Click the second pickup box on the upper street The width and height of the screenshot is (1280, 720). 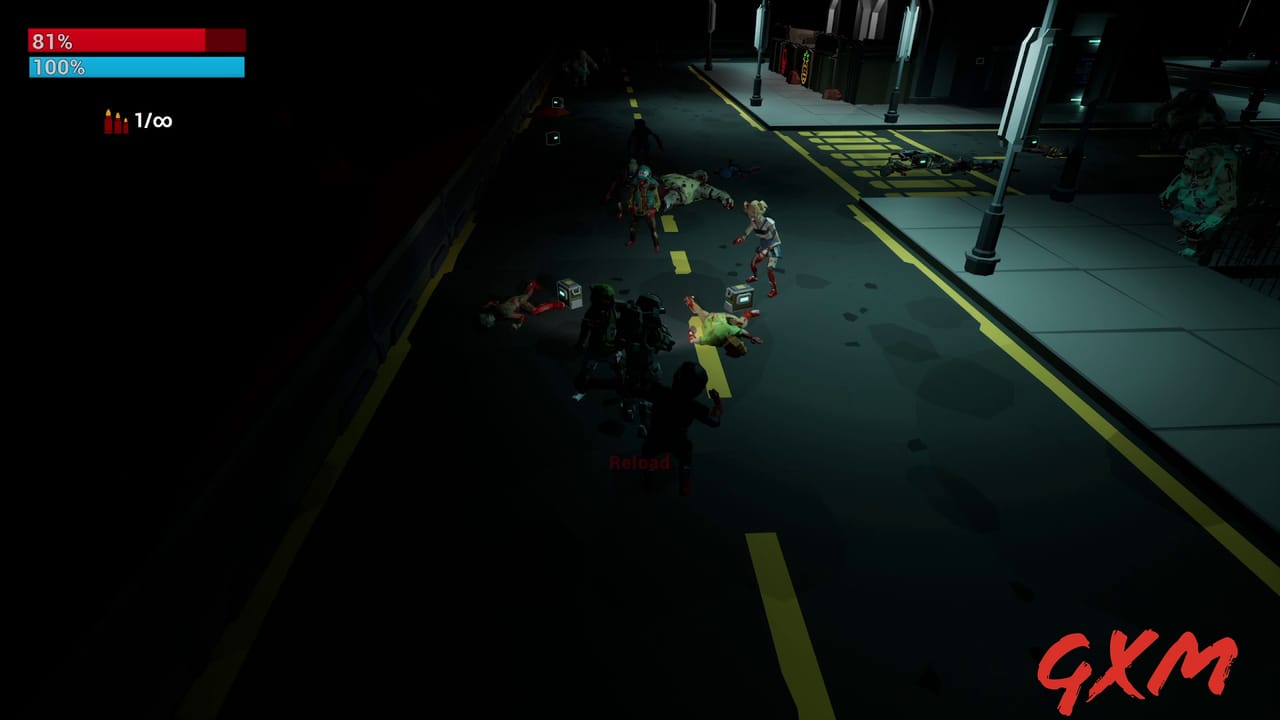(552, 136)
